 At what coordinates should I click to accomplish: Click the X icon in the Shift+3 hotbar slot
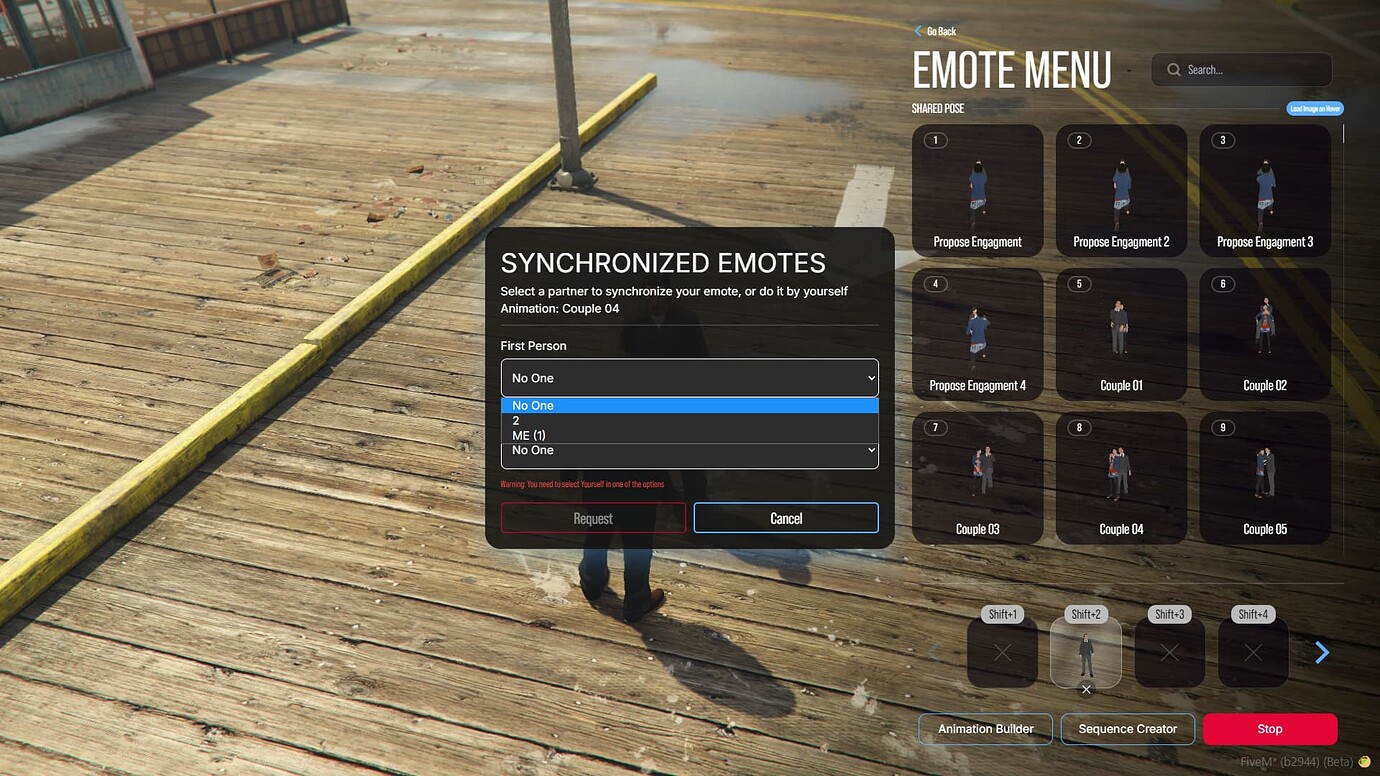click(1170, 653)
